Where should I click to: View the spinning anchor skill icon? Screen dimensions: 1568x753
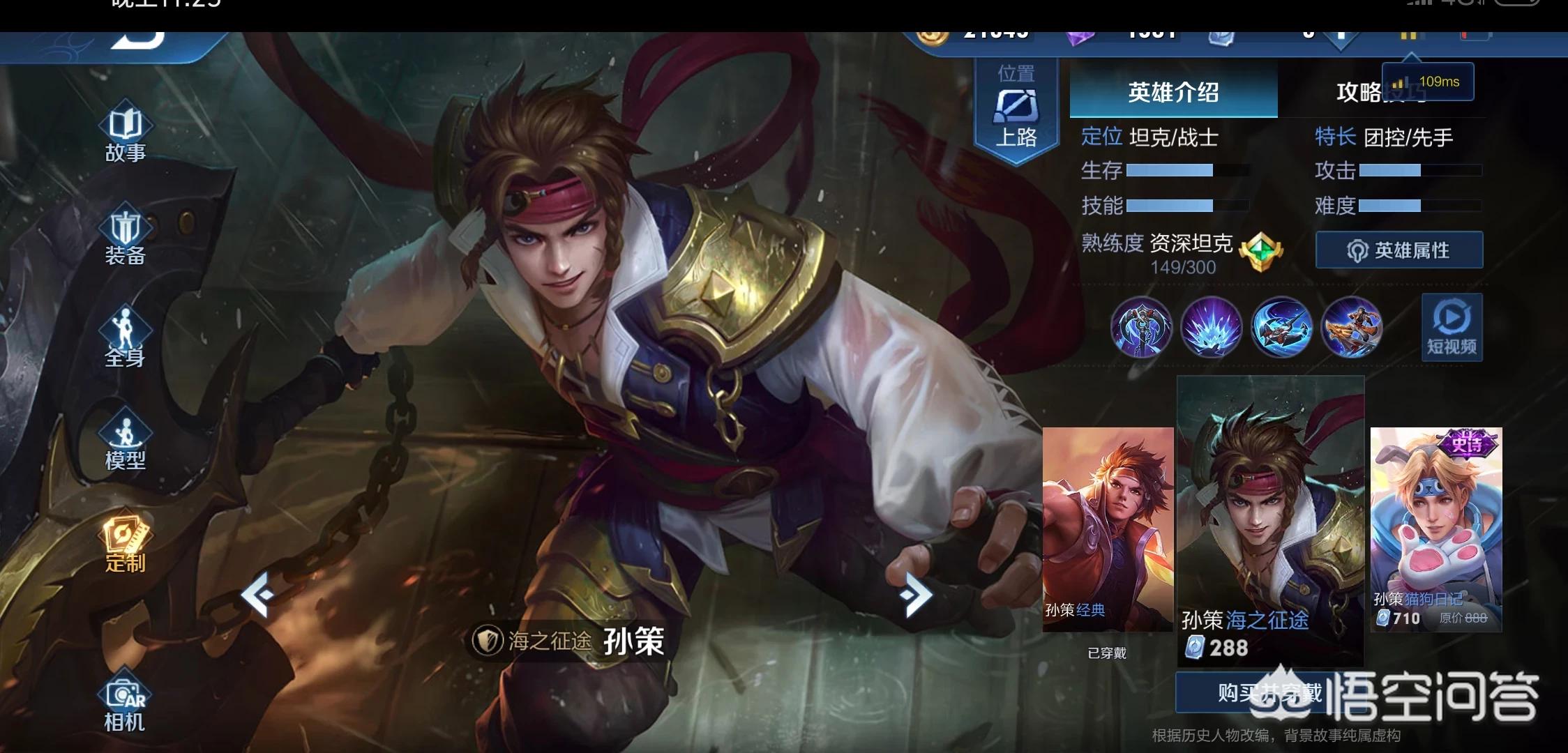1281,327
